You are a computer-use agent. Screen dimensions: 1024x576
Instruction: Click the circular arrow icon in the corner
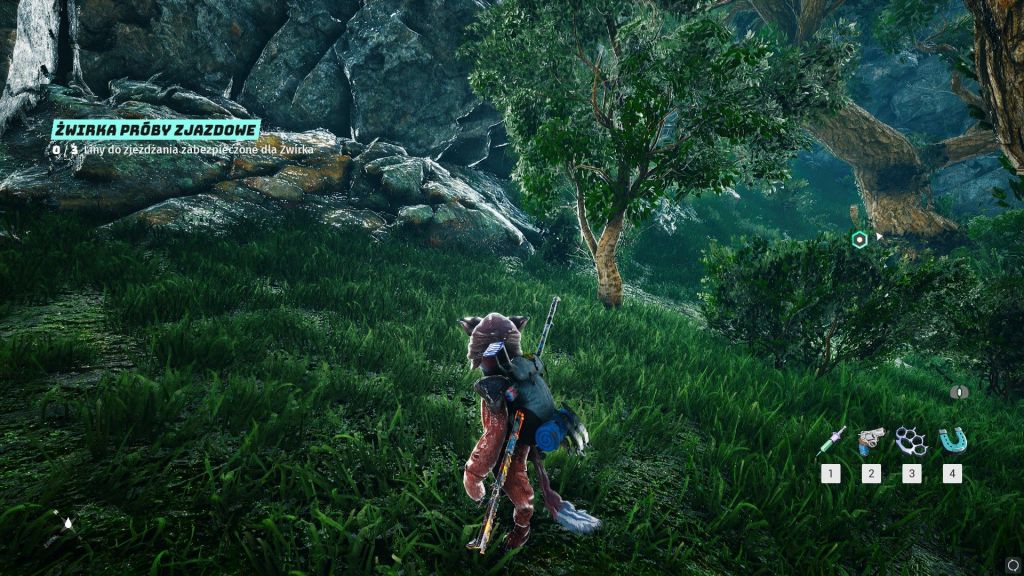point(1014,564)
